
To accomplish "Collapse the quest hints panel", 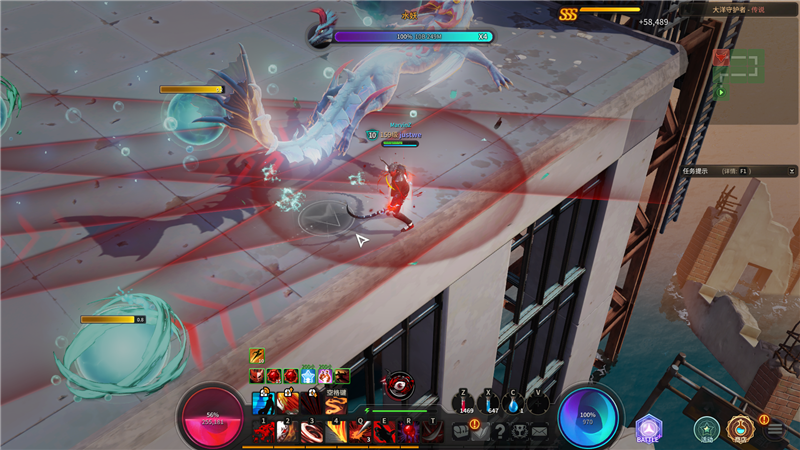I will point(791,170).
